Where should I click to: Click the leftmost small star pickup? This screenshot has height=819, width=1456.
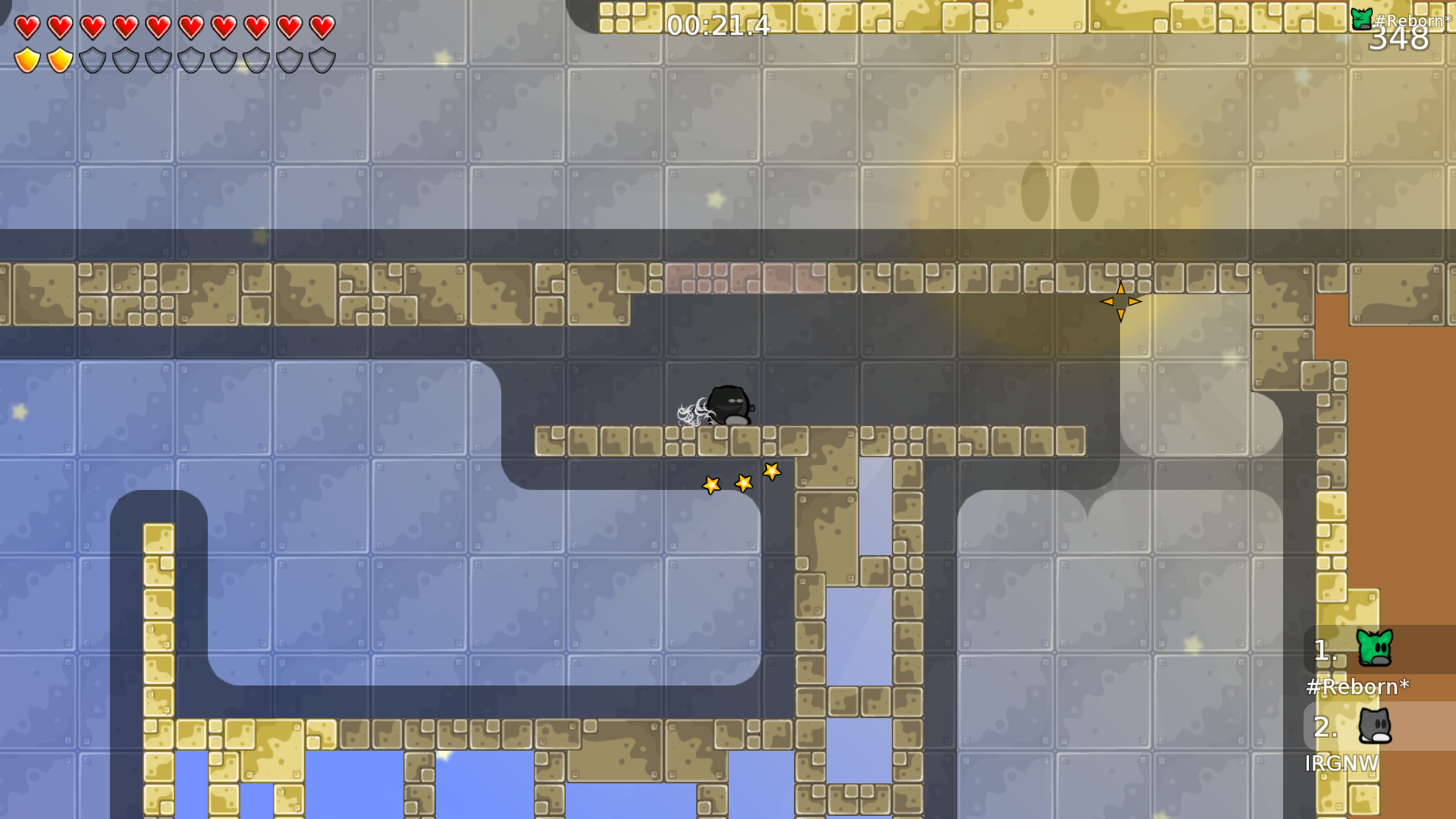pyautogui.click(x=711, y=485)
